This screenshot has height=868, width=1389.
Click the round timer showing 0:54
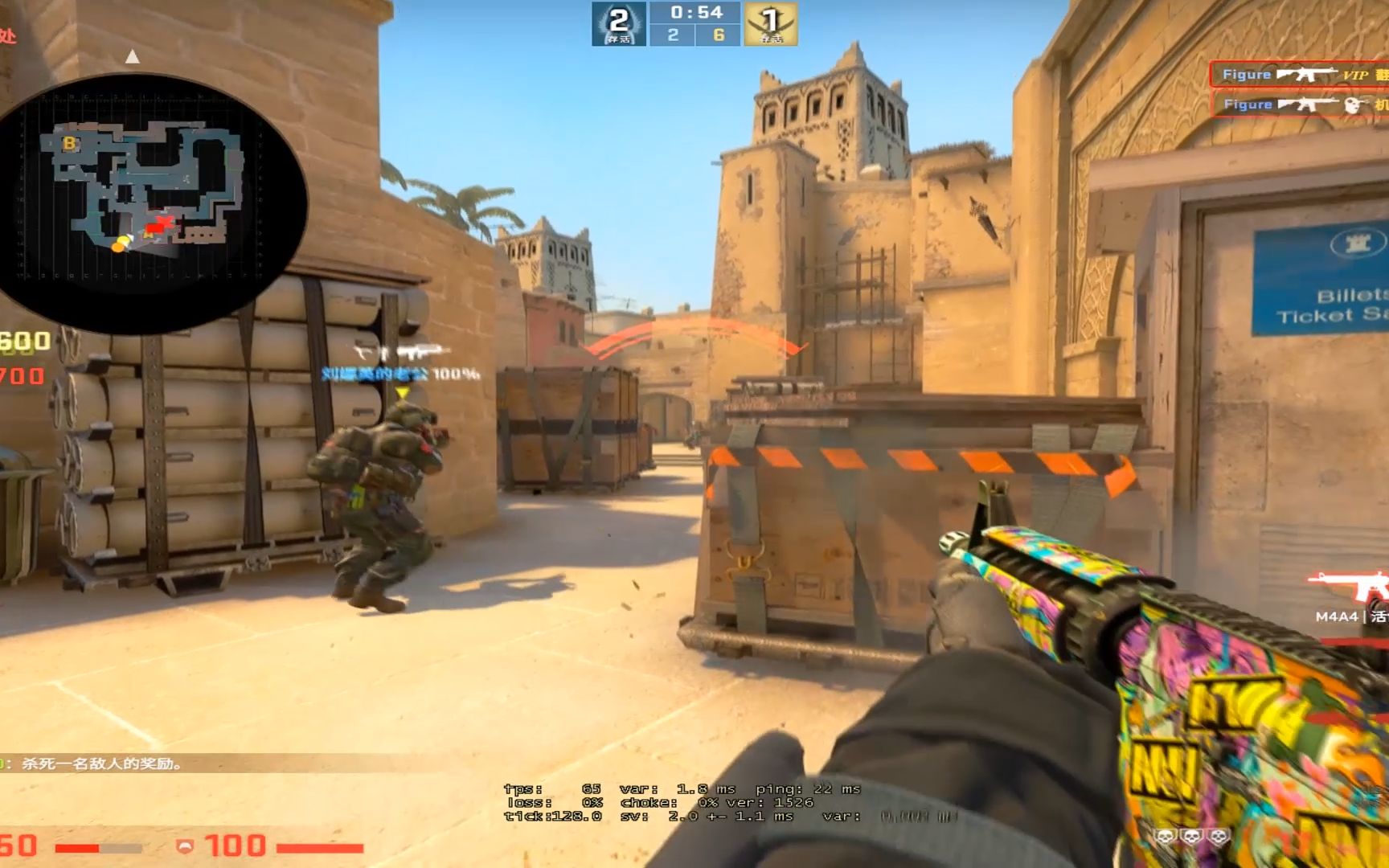pos(698,13)
